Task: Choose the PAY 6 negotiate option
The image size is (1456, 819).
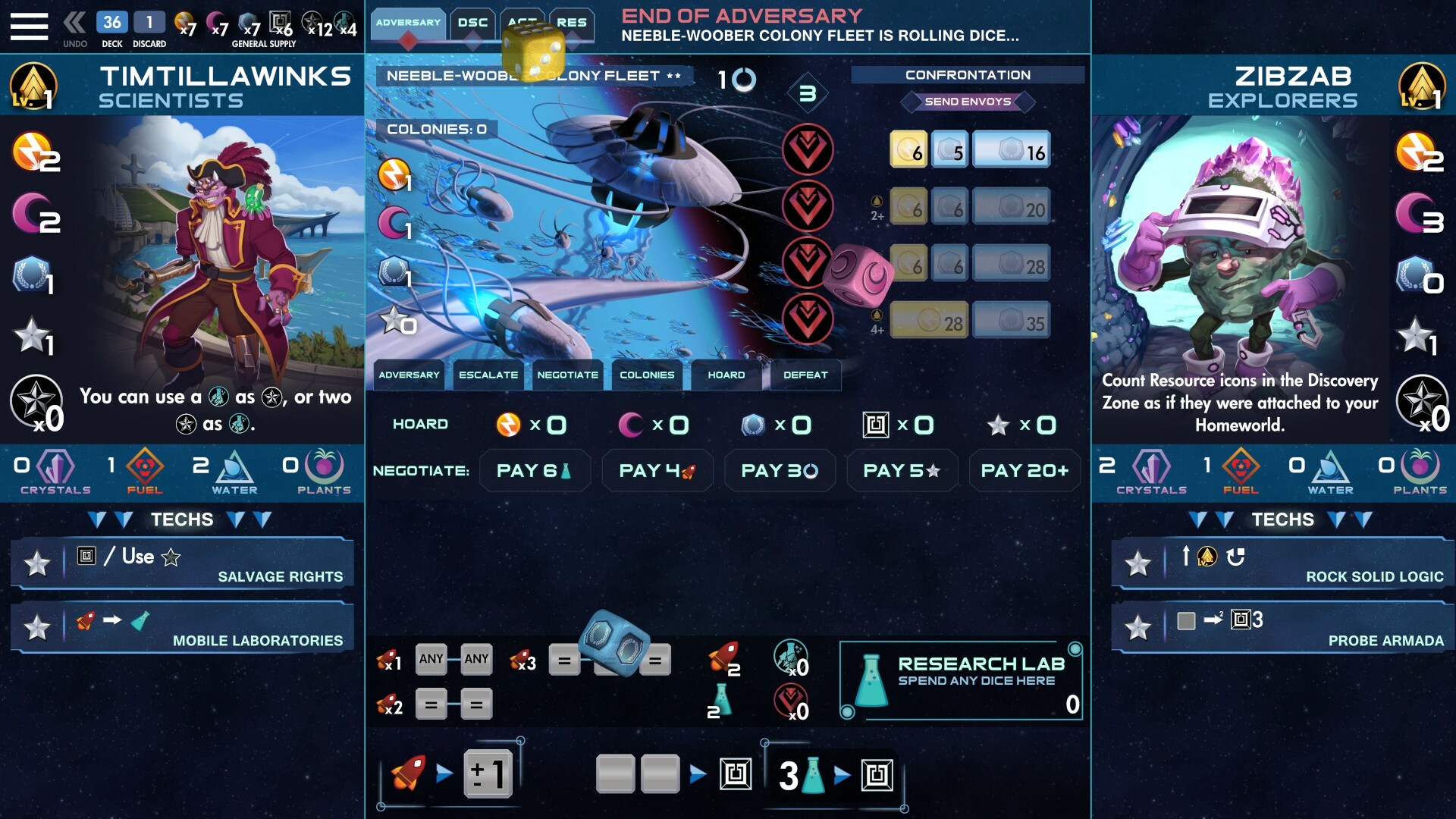Action: tap(535, 470)
